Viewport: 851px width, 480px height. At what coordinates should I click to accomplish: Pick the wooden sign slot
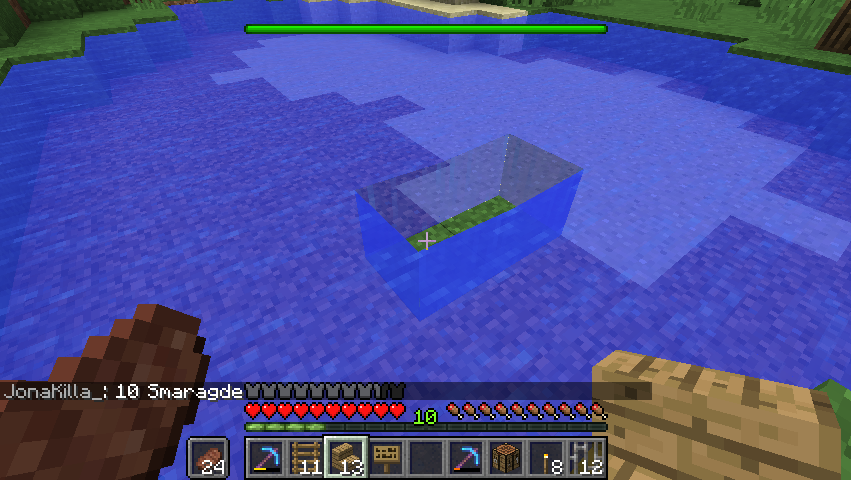(385, 458)
